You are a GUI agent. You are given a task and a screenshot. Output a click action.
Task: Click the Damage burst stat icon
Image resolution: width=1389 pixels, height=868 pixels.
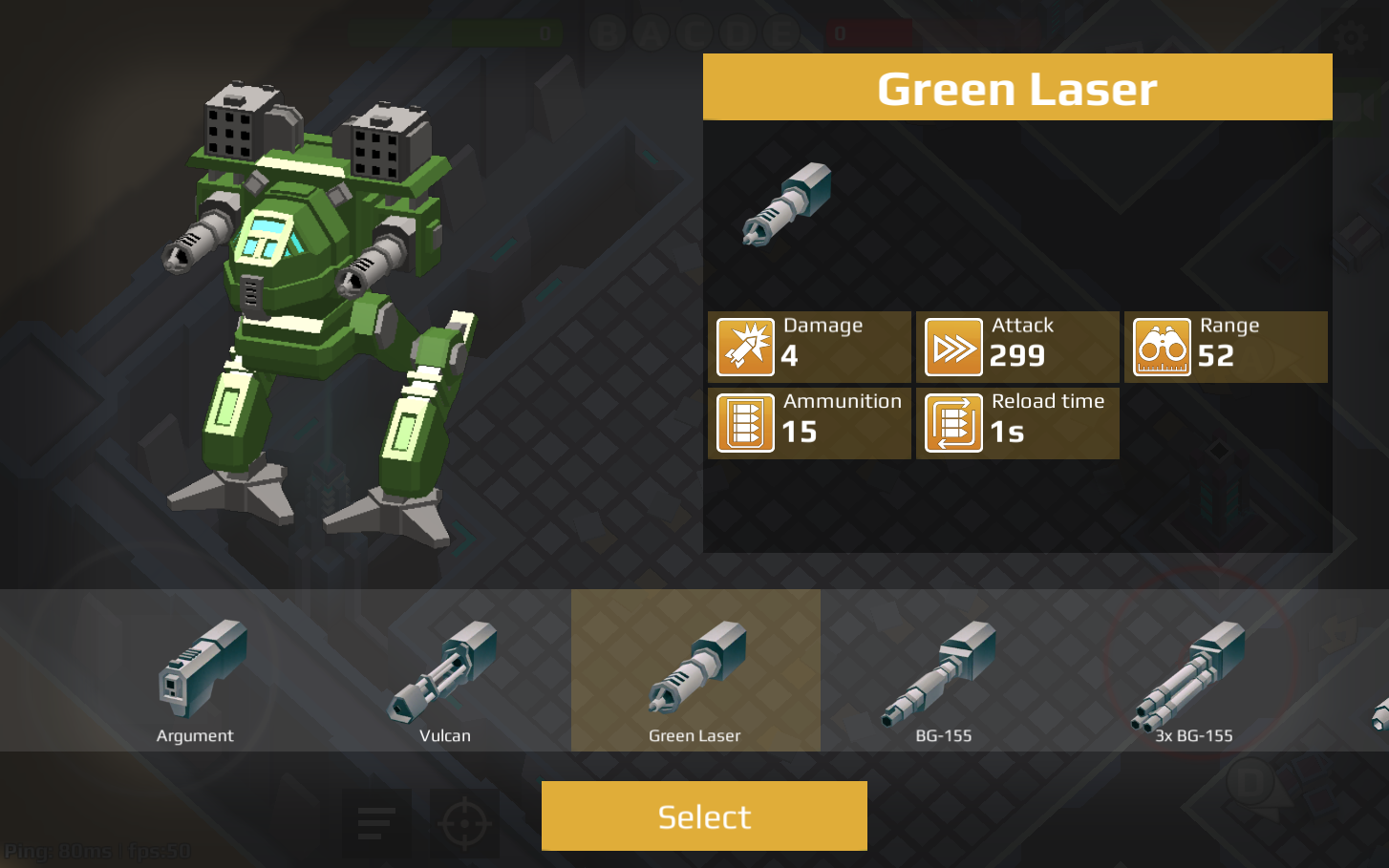pos(744,347)
